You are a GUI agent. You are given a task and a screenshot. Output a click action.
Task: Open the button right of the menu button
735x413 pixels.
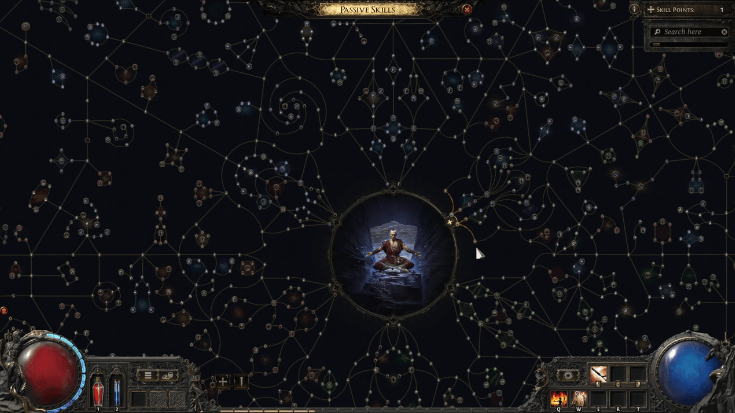170,376
